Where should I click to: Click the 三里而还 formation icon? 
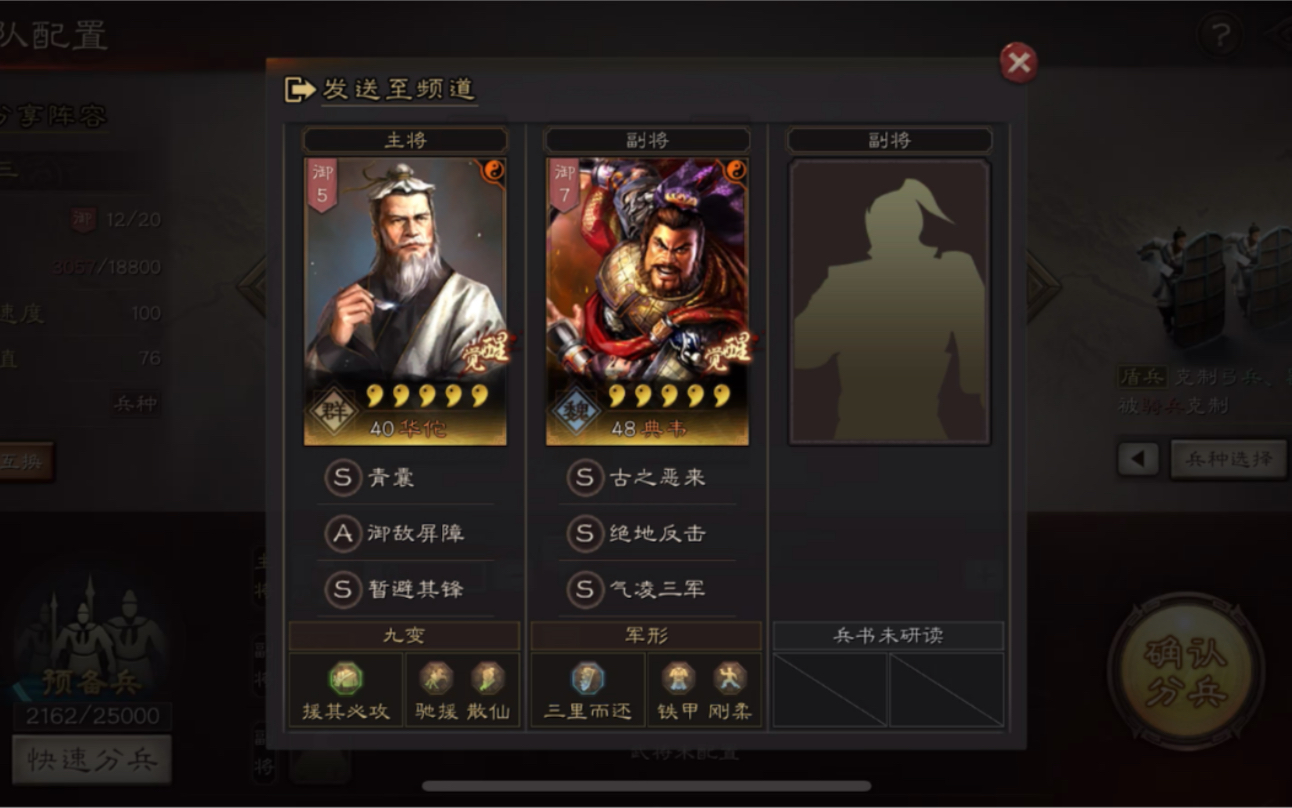tap(587, 677)
